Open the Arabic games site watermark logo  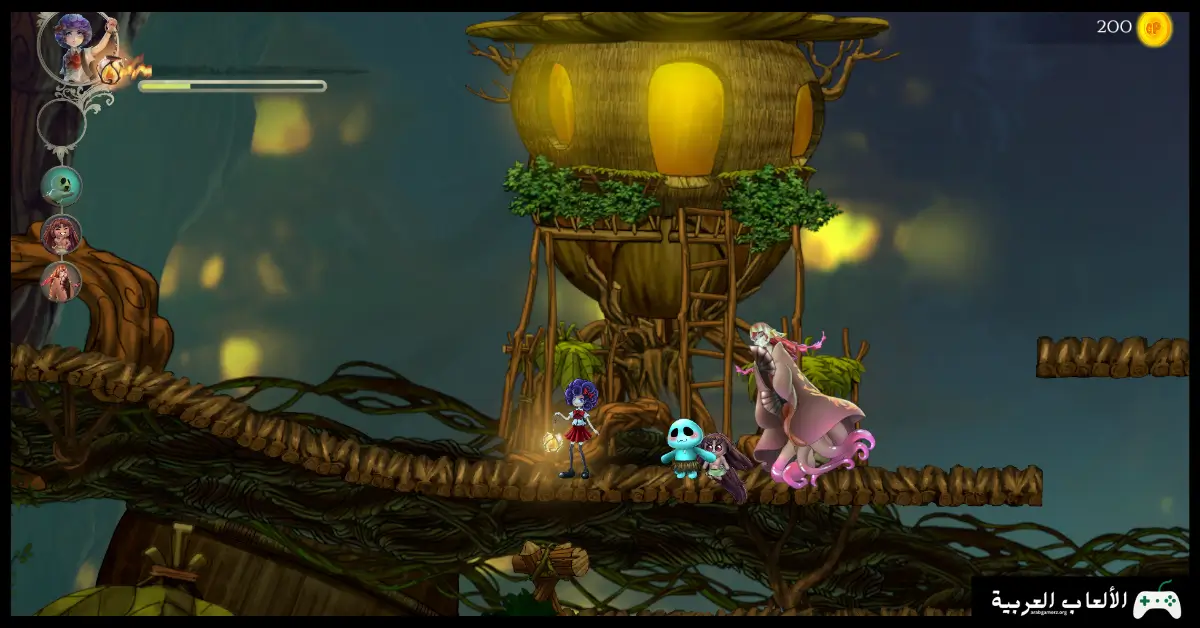point(1085,601)
